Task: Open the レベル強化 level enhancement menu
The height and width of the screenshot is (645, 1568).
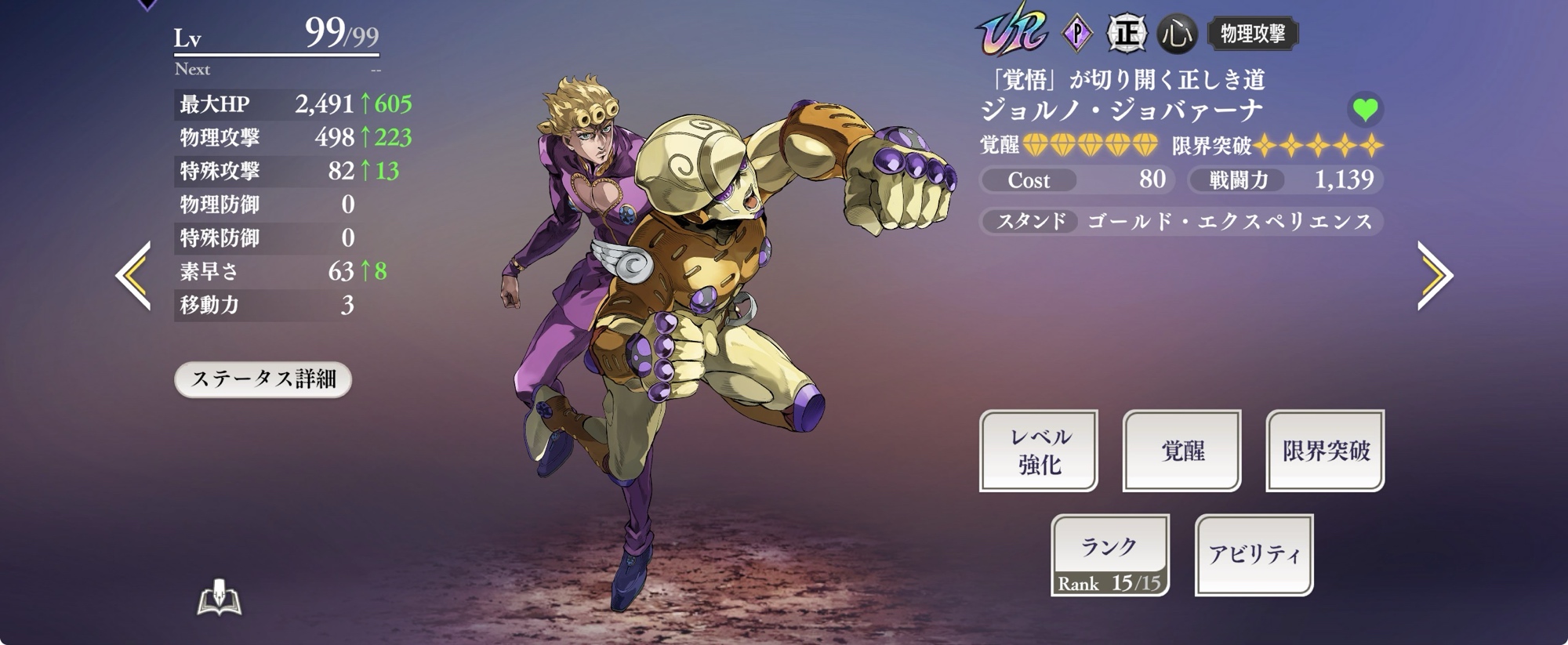Action: 1038,451
